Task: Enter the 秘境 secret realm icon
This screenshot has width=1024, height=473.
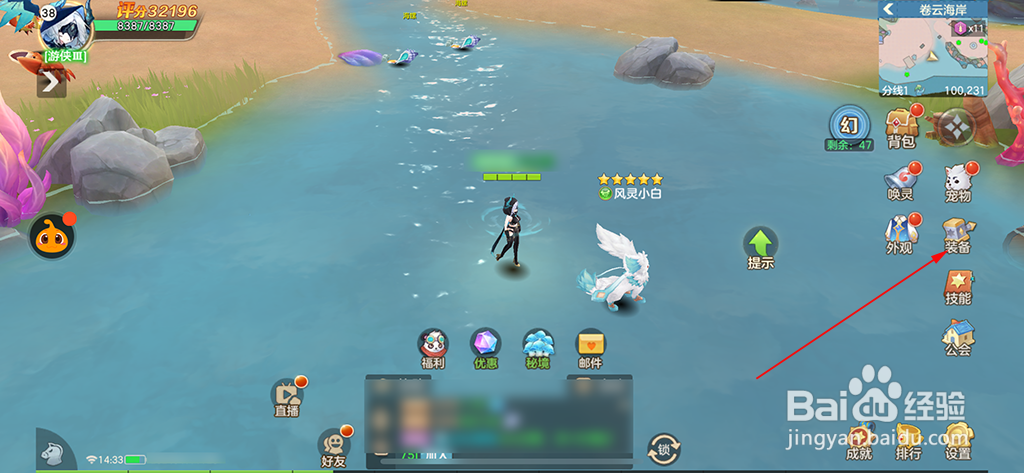Action: point(538,347)
